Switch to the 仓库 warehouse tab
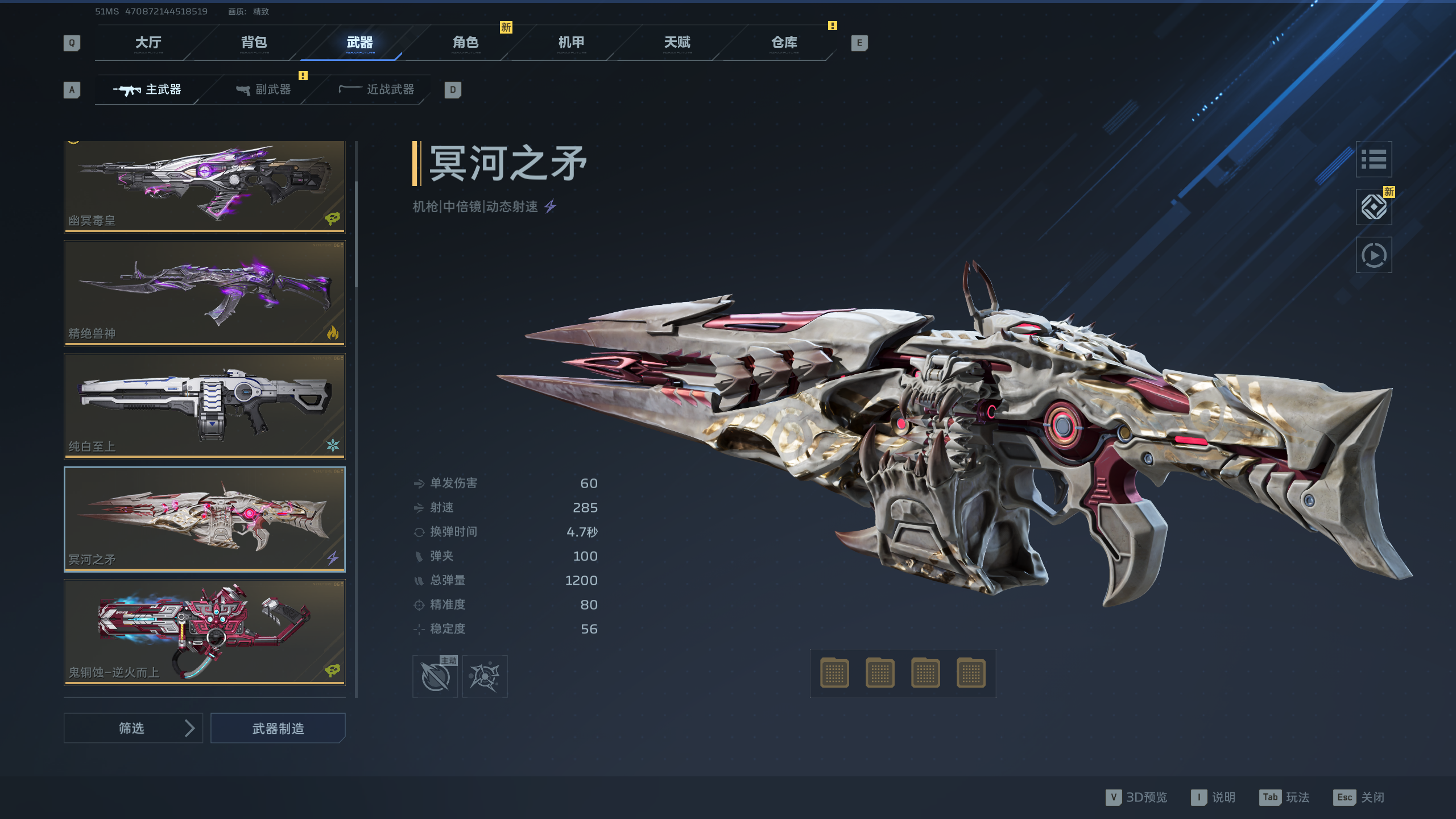Screen dimensions: 1456x819 784,43
